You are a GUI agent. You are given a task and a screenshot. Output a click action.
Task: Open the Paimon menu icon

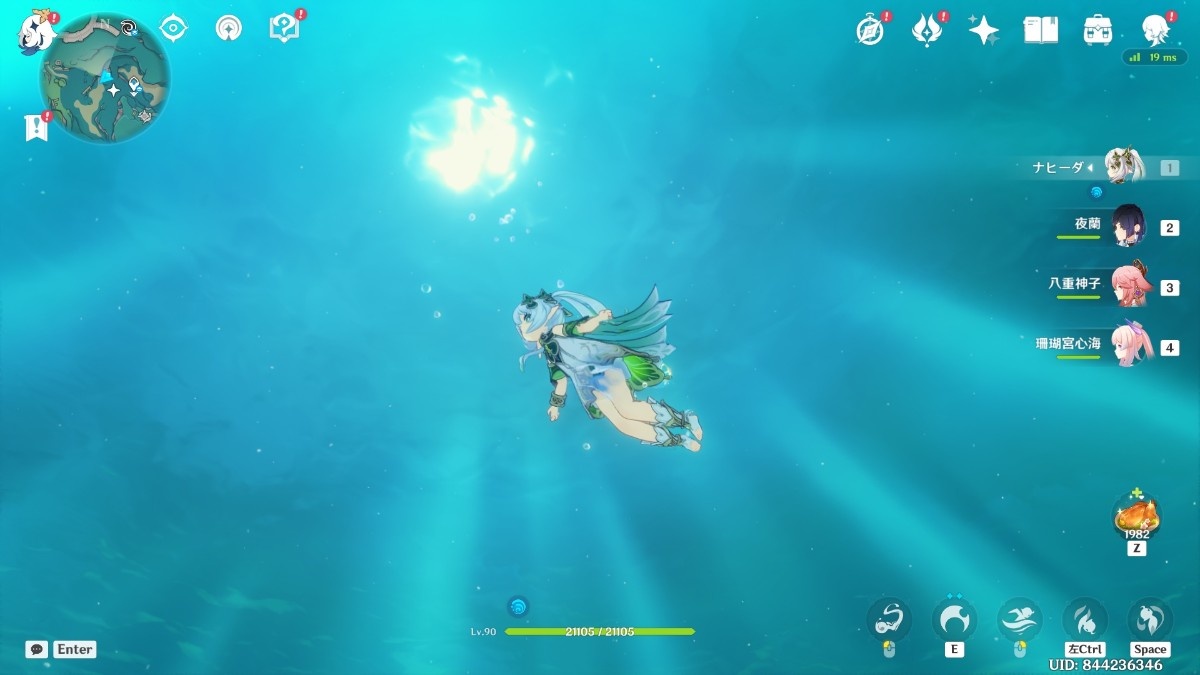point(33,31)
